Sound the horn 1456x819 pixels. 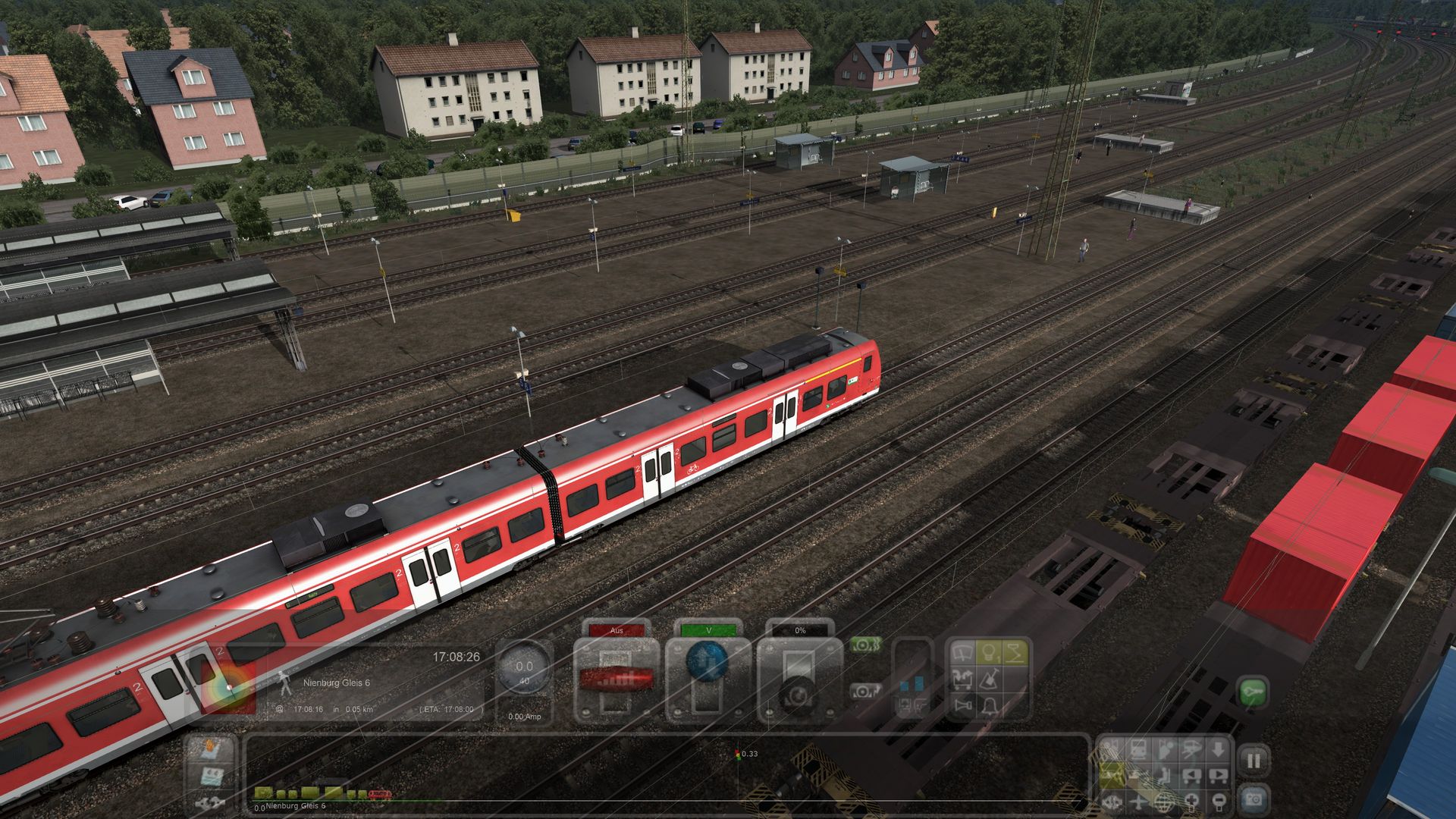point(963,706)
